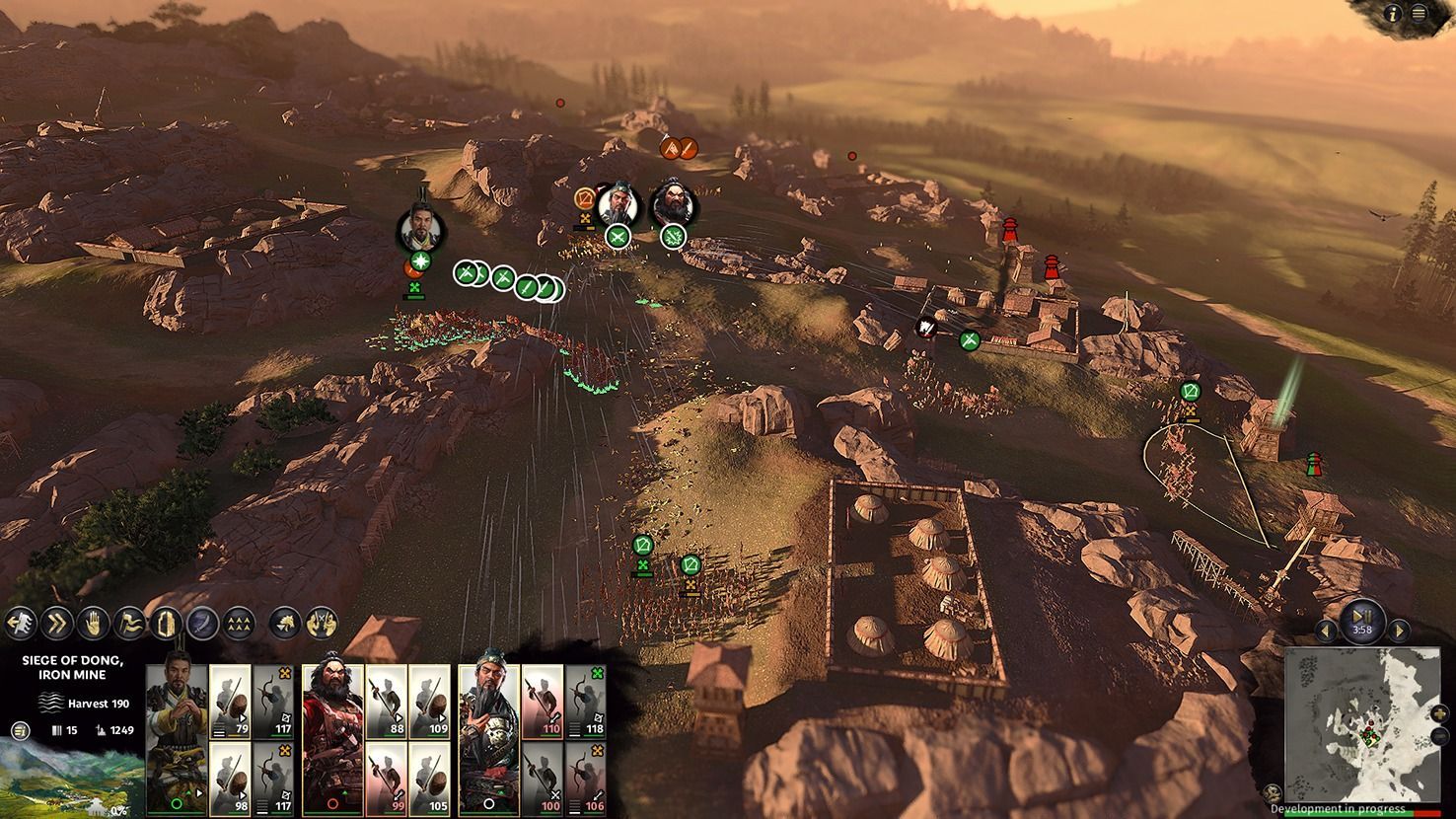
Task: Open formations via the triple-arrow rows icon
Action: click(239, 623)
